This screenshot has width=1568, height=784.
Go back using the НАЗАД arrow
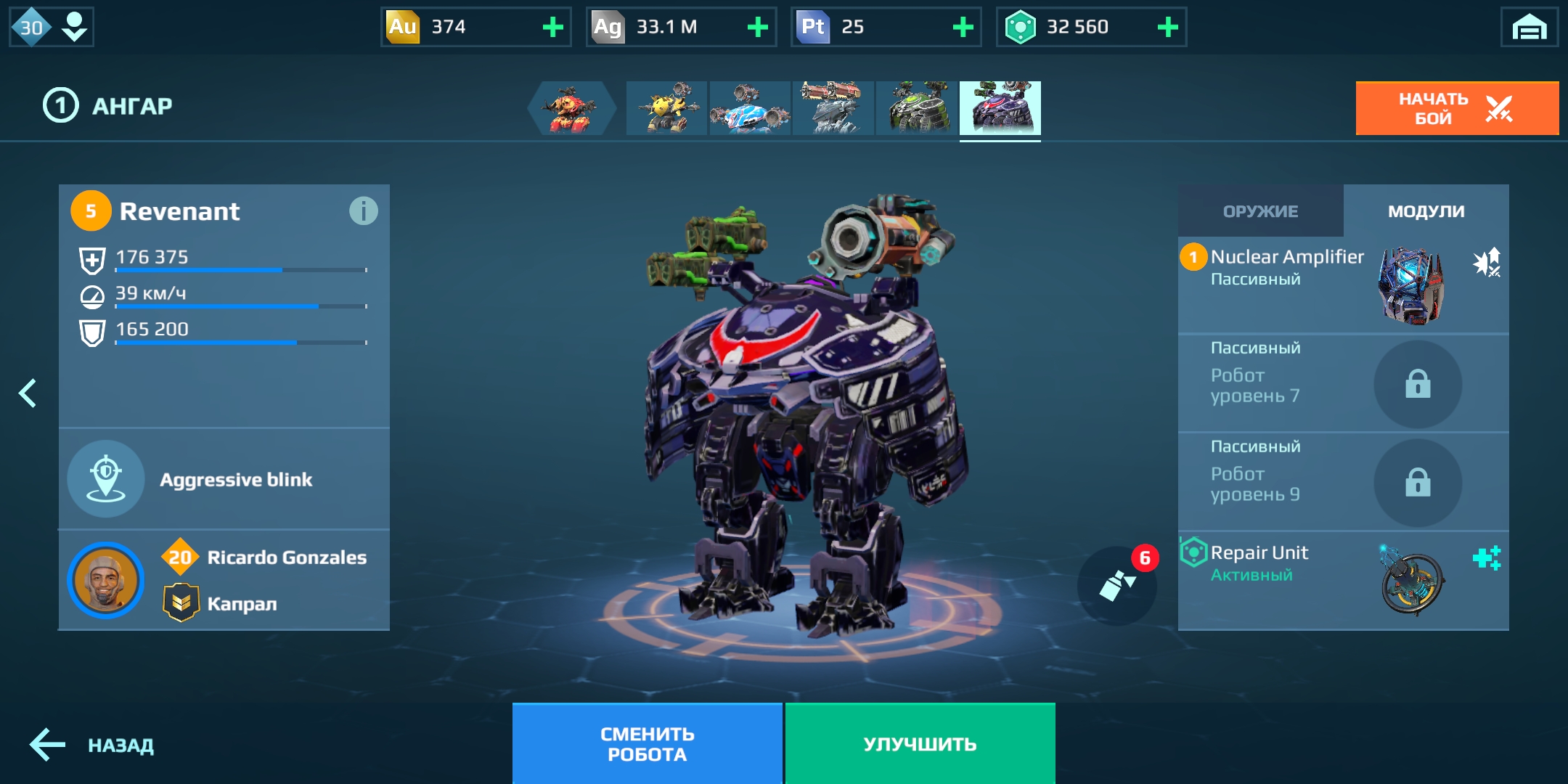coord(91,745)
